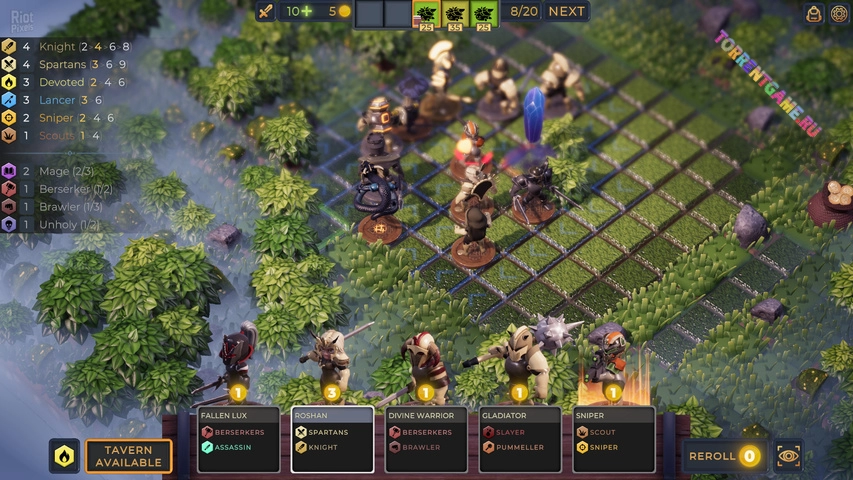Choose the Gladiator unit card
This screenshot has height=480, width=853.
pyautogui.click(x=520, y=438)
